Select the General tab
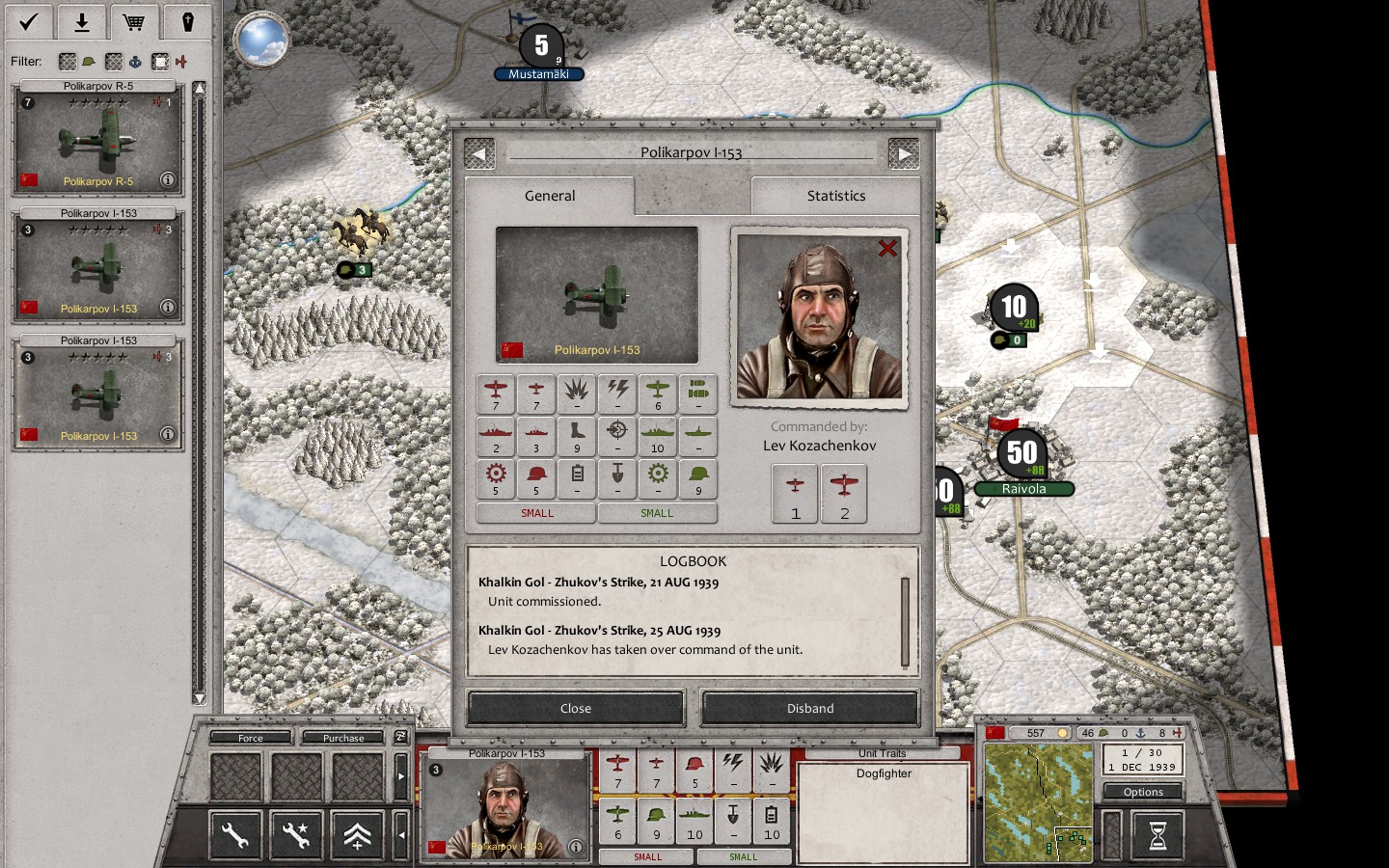 coord(550,196)
